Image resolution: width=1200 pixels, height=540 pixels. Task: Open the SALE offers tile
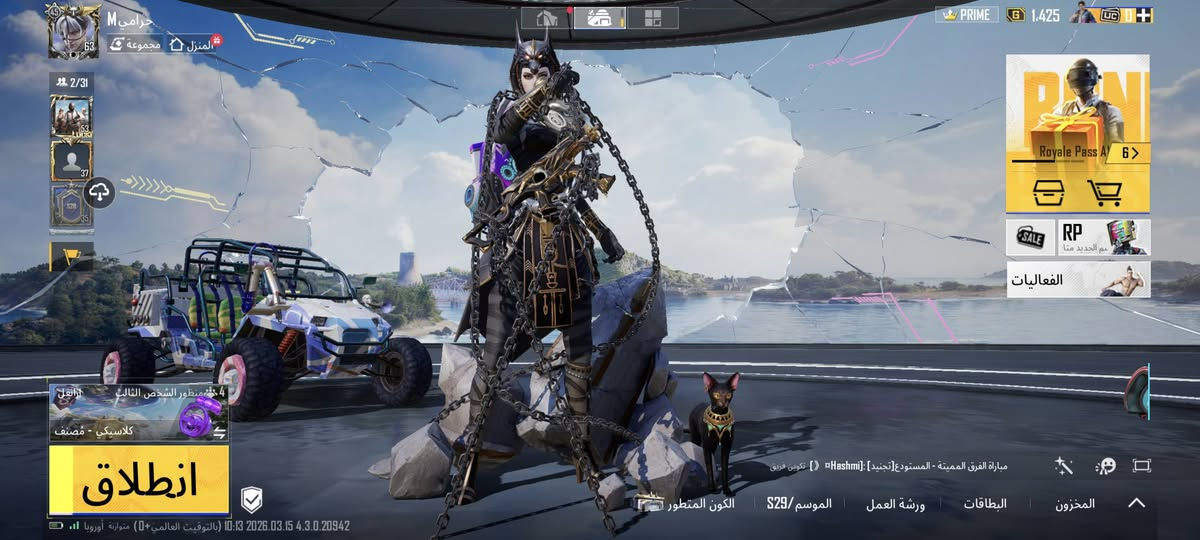pyautogui.click(x=1030, y=237)
